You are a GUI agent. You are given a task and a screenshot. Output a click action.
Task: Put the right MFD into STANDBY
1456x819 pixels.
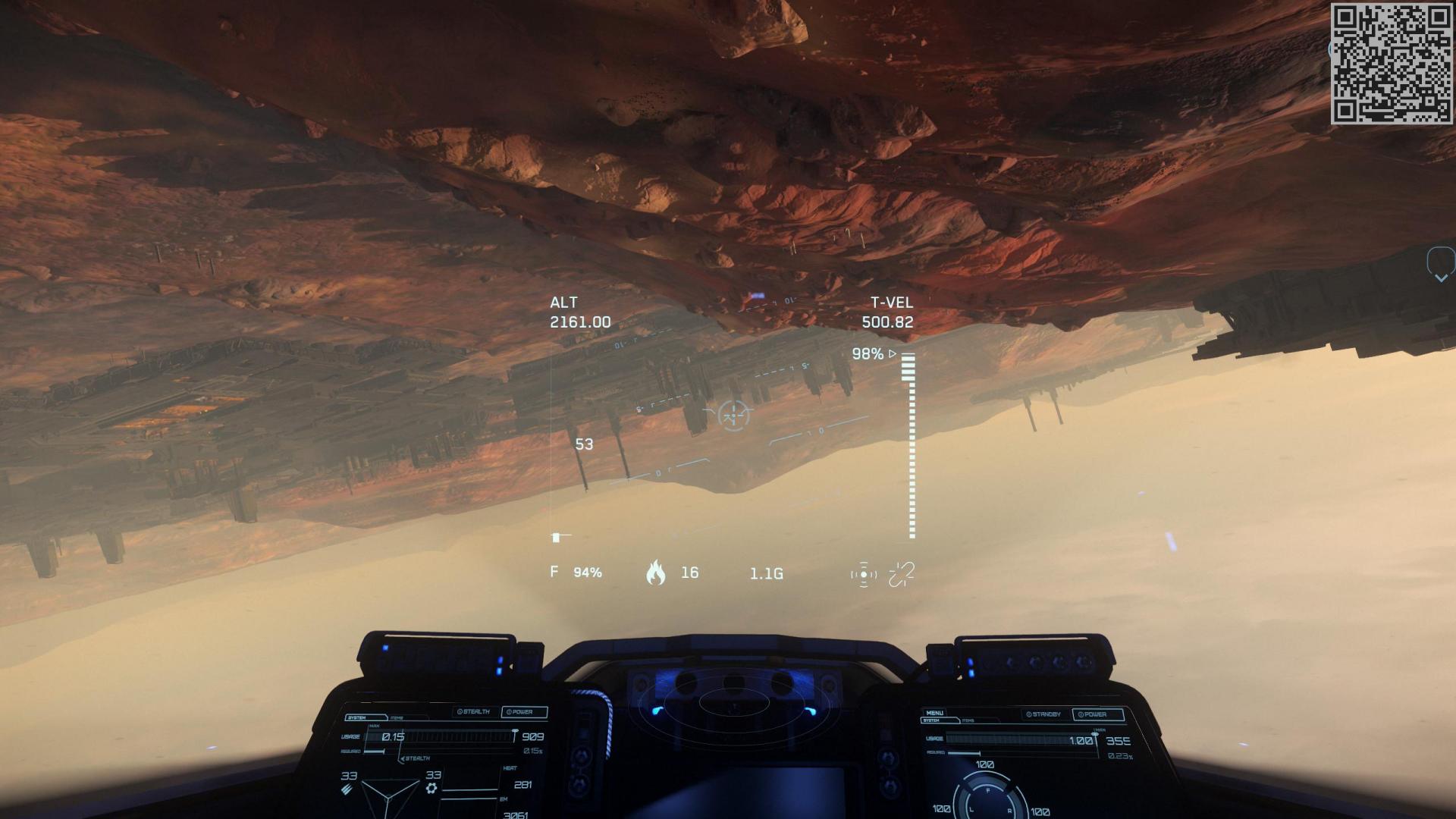[1043, 714]
